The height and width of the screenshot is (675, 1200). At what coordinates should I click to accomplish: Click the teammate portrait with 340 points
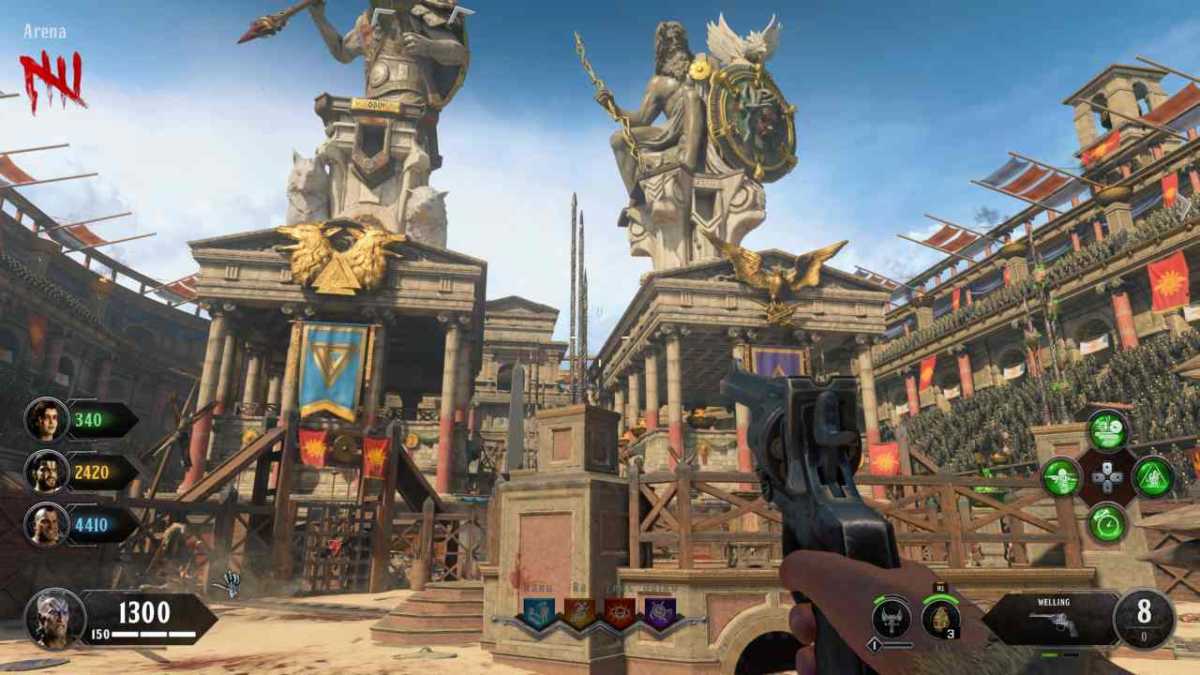47,419
